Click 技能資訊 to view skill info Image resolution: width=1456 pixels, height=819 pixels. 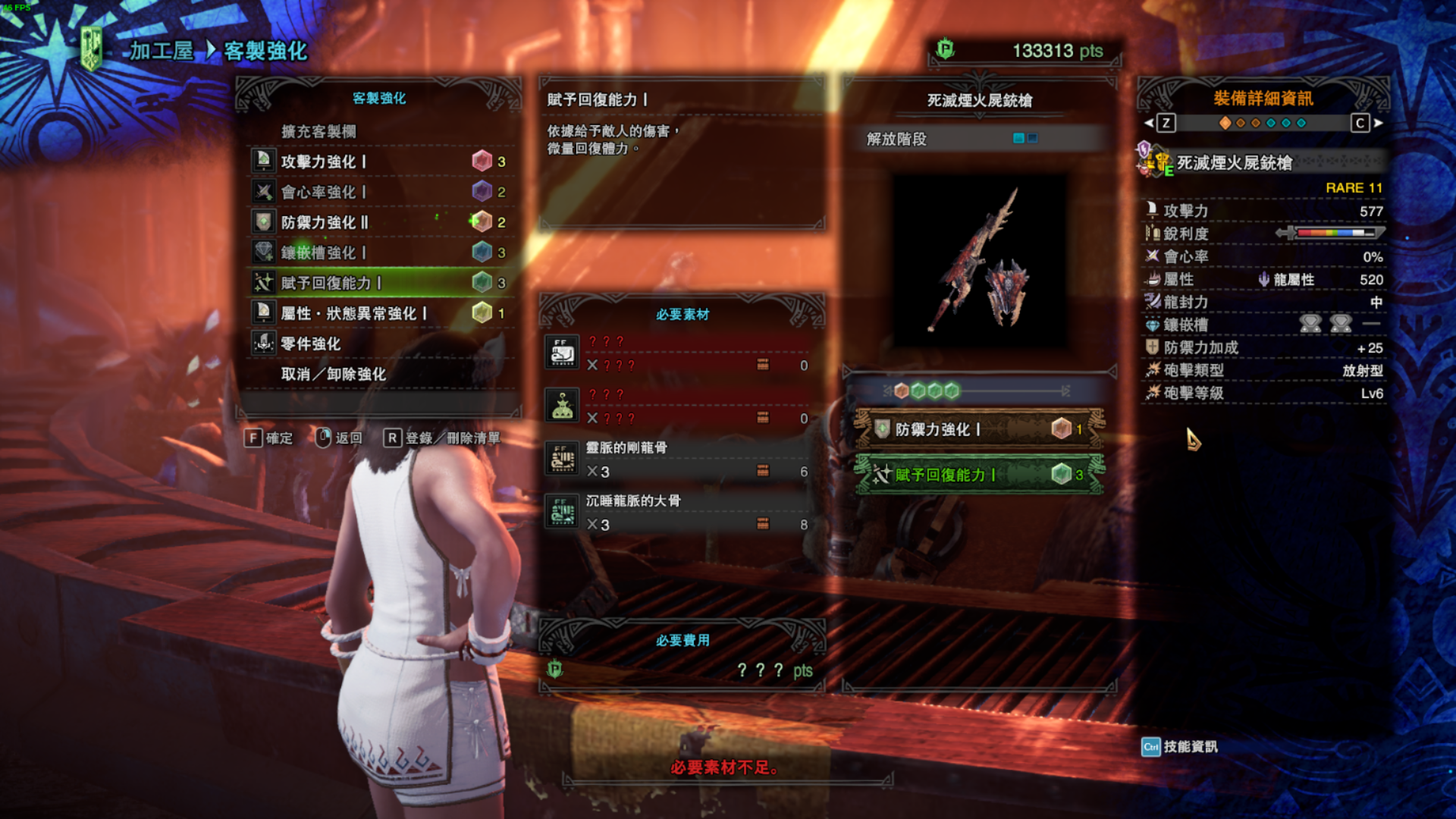coord(1190,747)
